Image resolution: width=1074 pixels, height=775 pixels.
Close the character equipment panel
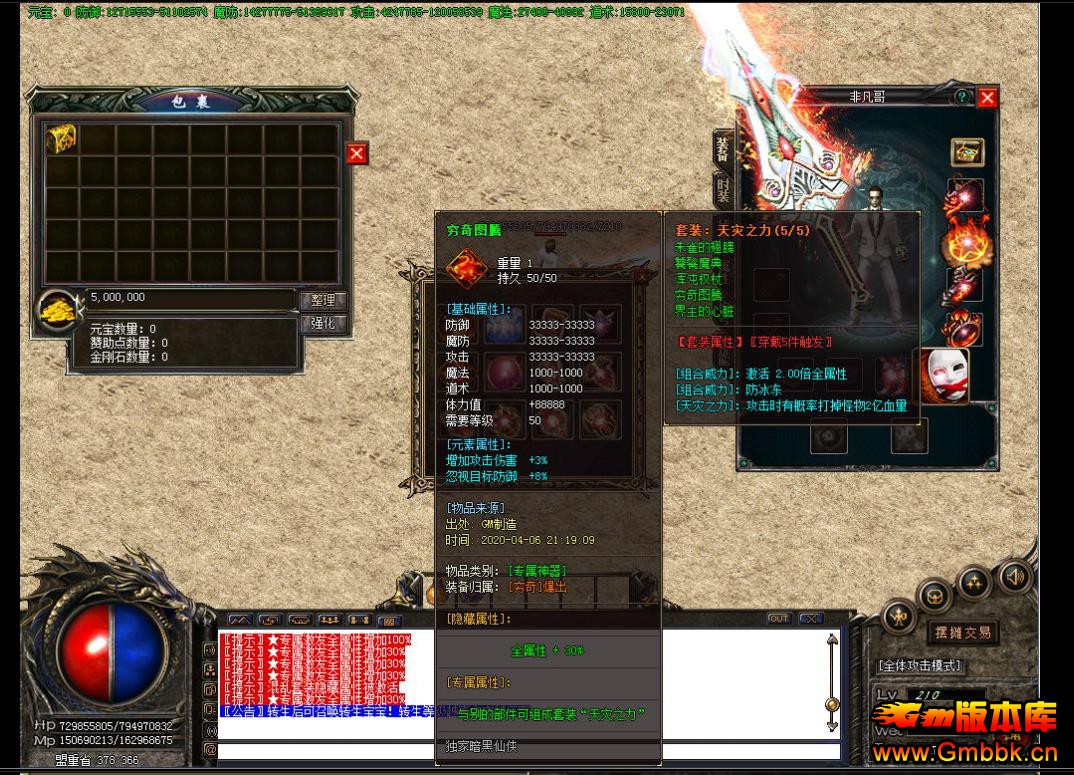987,97
